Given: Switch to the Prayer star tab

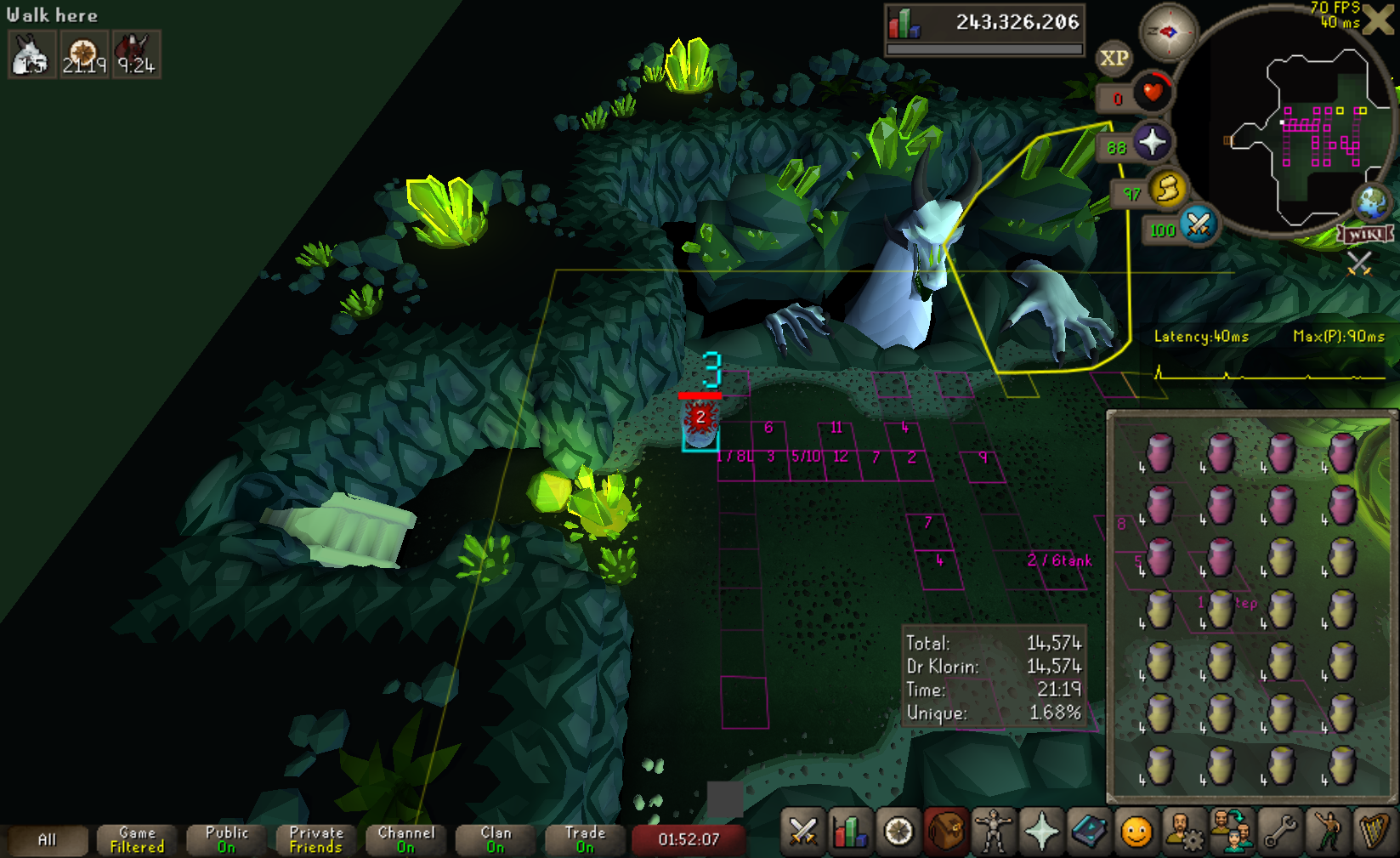Looking at the screenshot, I should pyautogui.click(x=1041, y=832).
